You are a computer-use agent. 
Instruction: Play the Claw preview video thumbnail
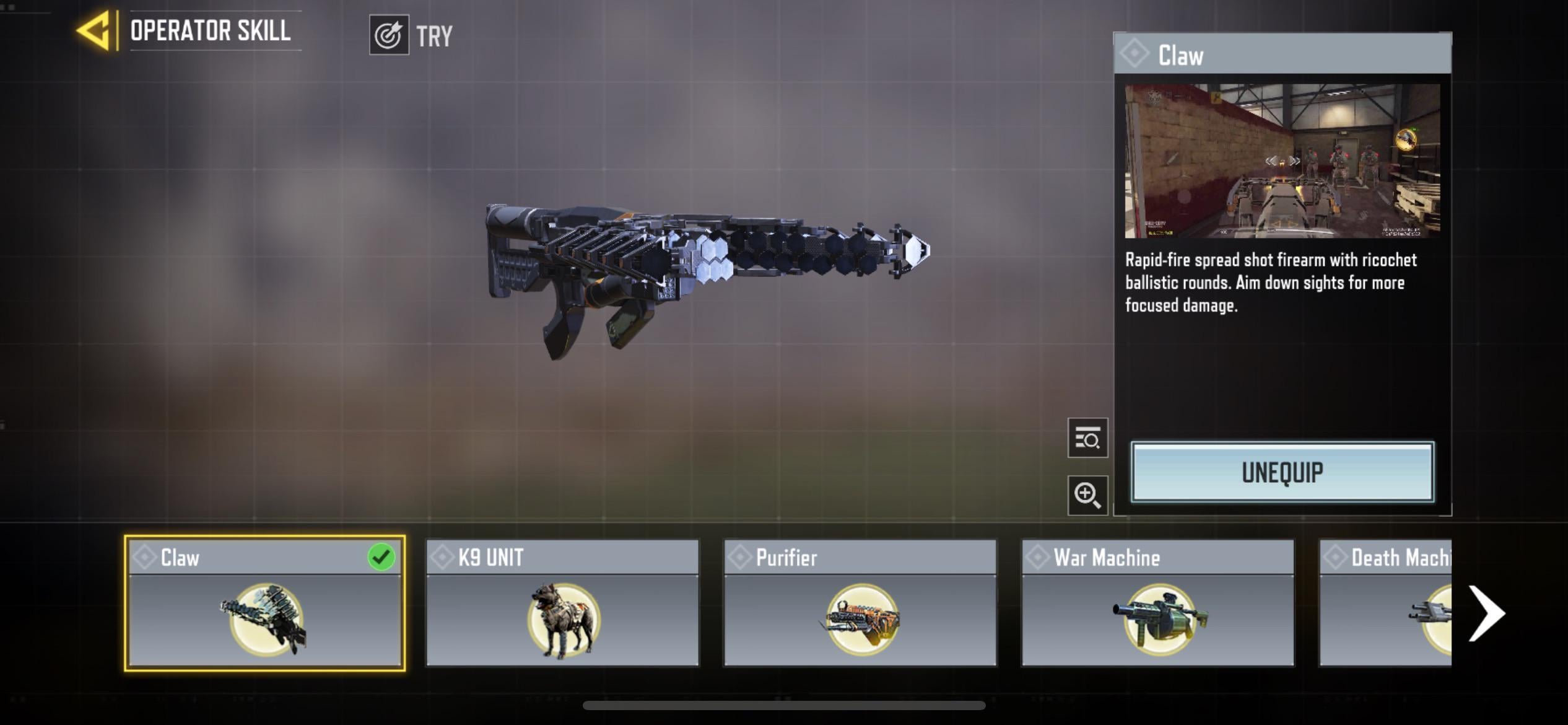click(1282, 161)
